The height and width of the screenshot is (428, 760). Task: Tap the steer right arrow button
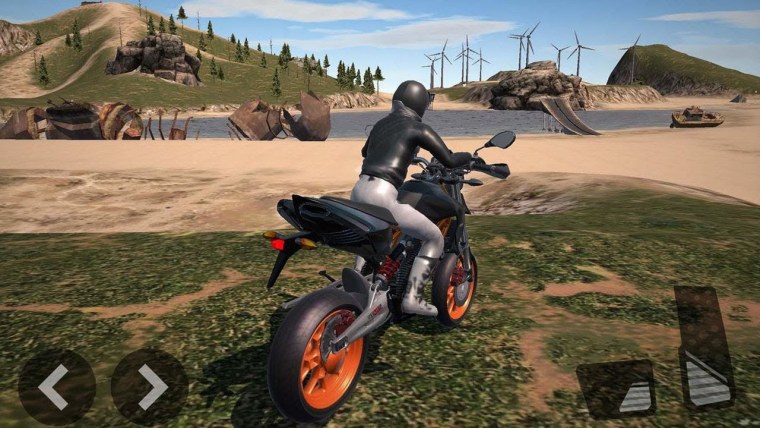(x=149, y=386)
